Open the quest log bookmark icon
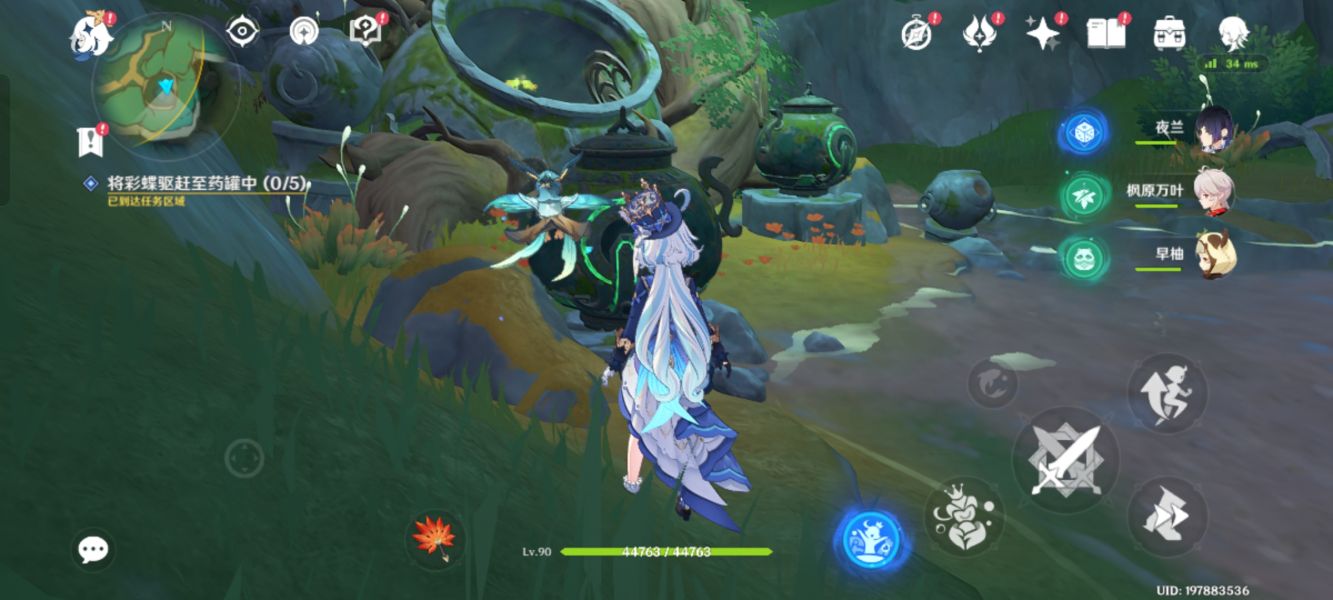Screen dimensions: 1333x600 [90, 141]
